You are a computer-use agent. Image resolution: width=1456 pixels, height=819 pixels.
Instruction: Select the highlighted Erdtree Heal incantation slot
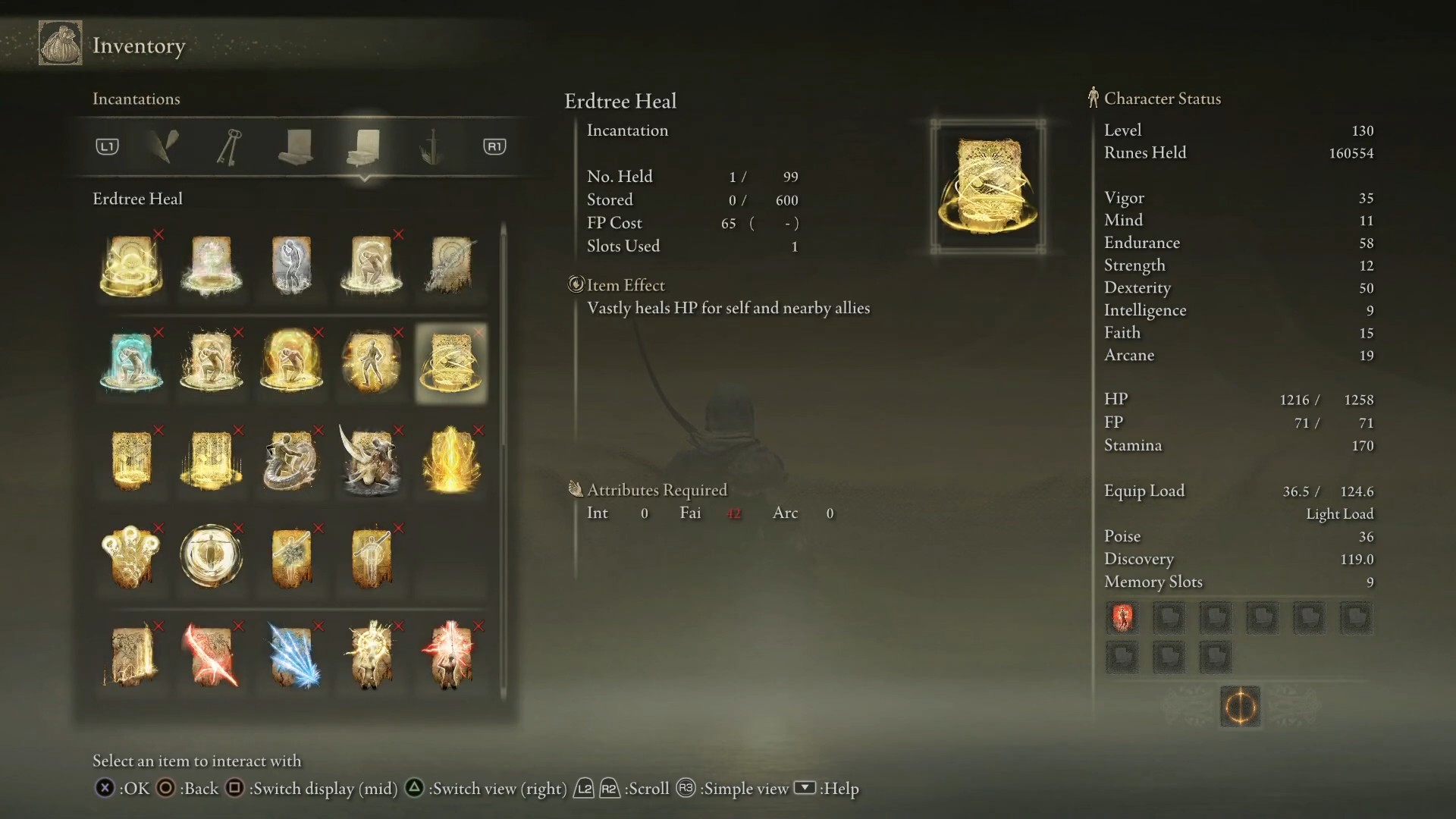(x=451, y=362)
